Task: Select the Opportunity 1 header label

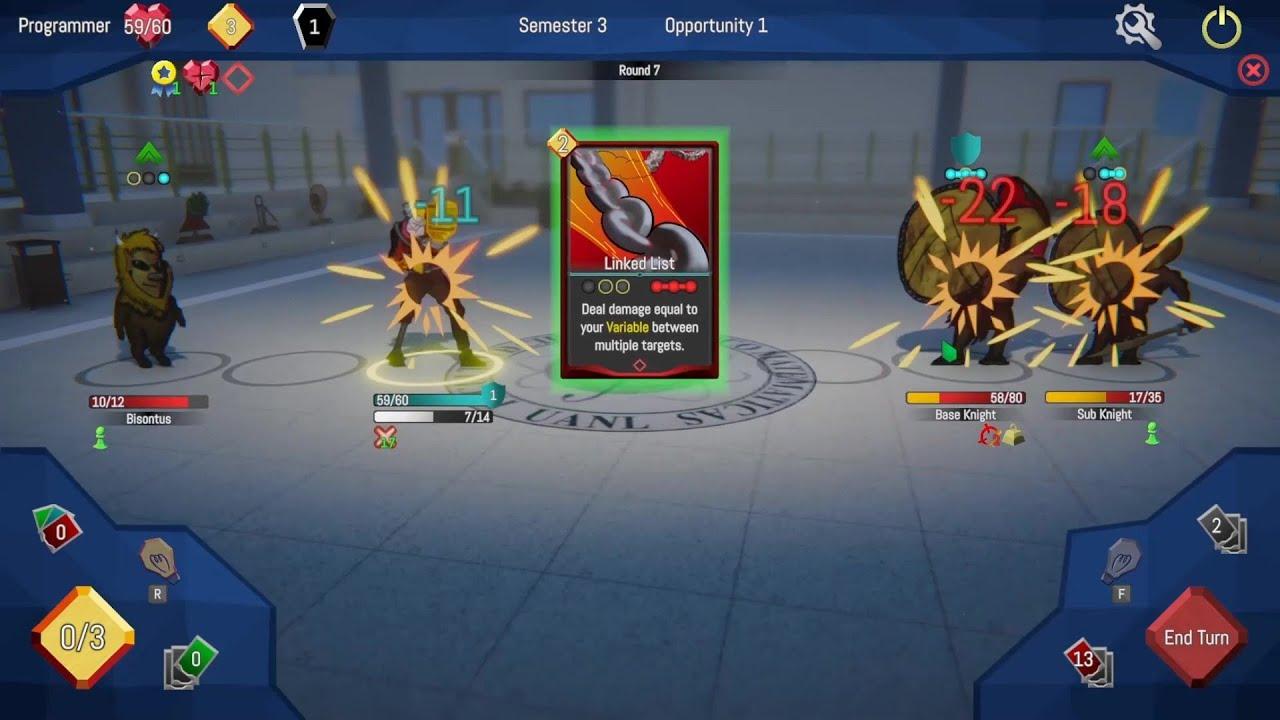Action: pos(716,27)
